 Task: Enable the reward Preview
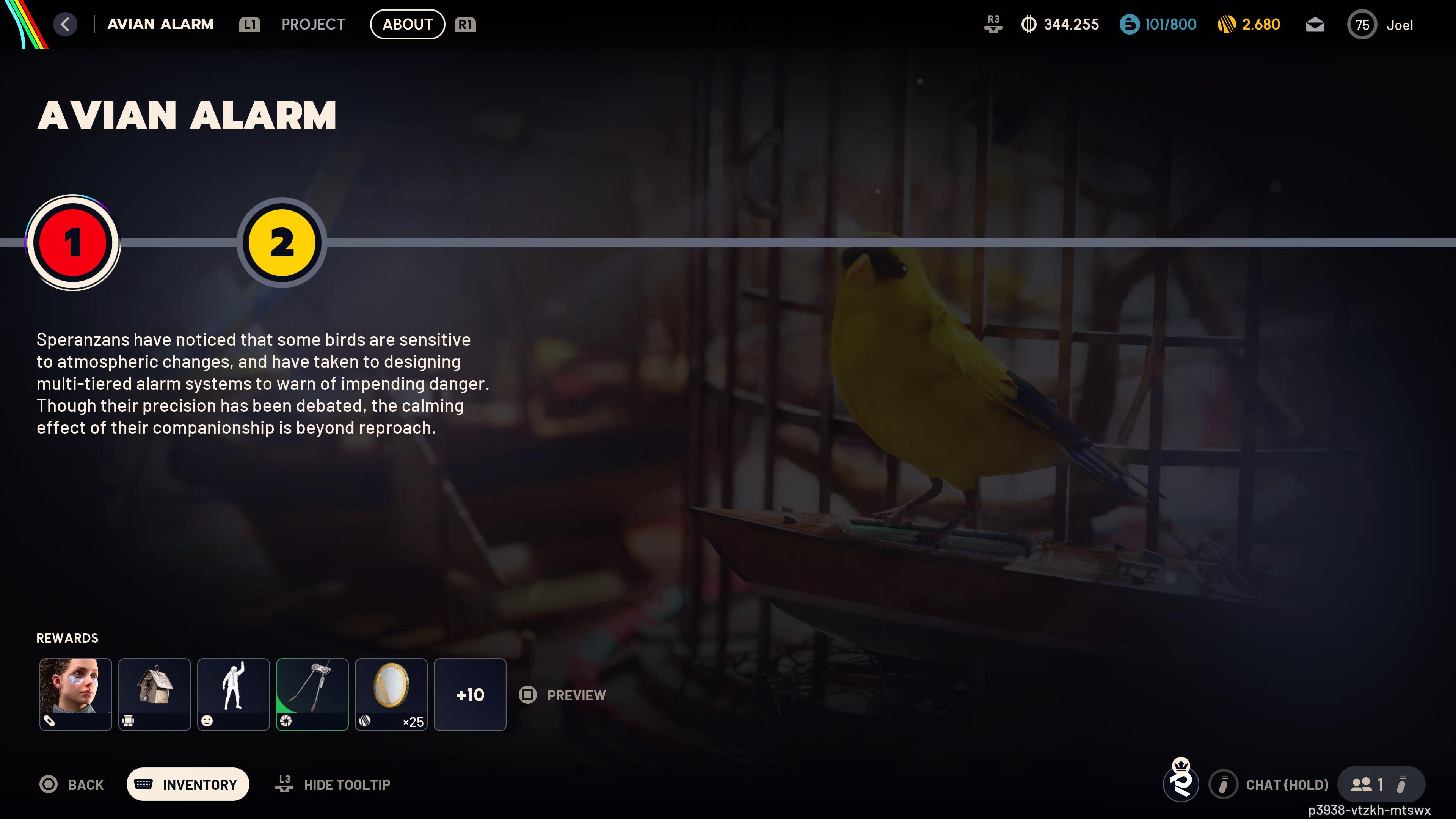(562, 695)
